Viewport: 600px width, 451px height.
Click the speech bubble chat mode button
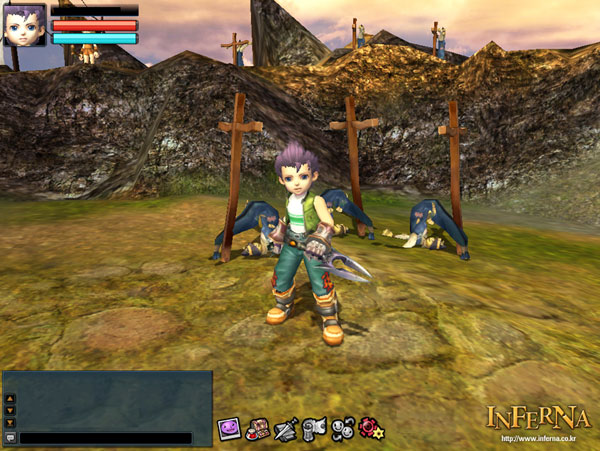pos(10,438)
